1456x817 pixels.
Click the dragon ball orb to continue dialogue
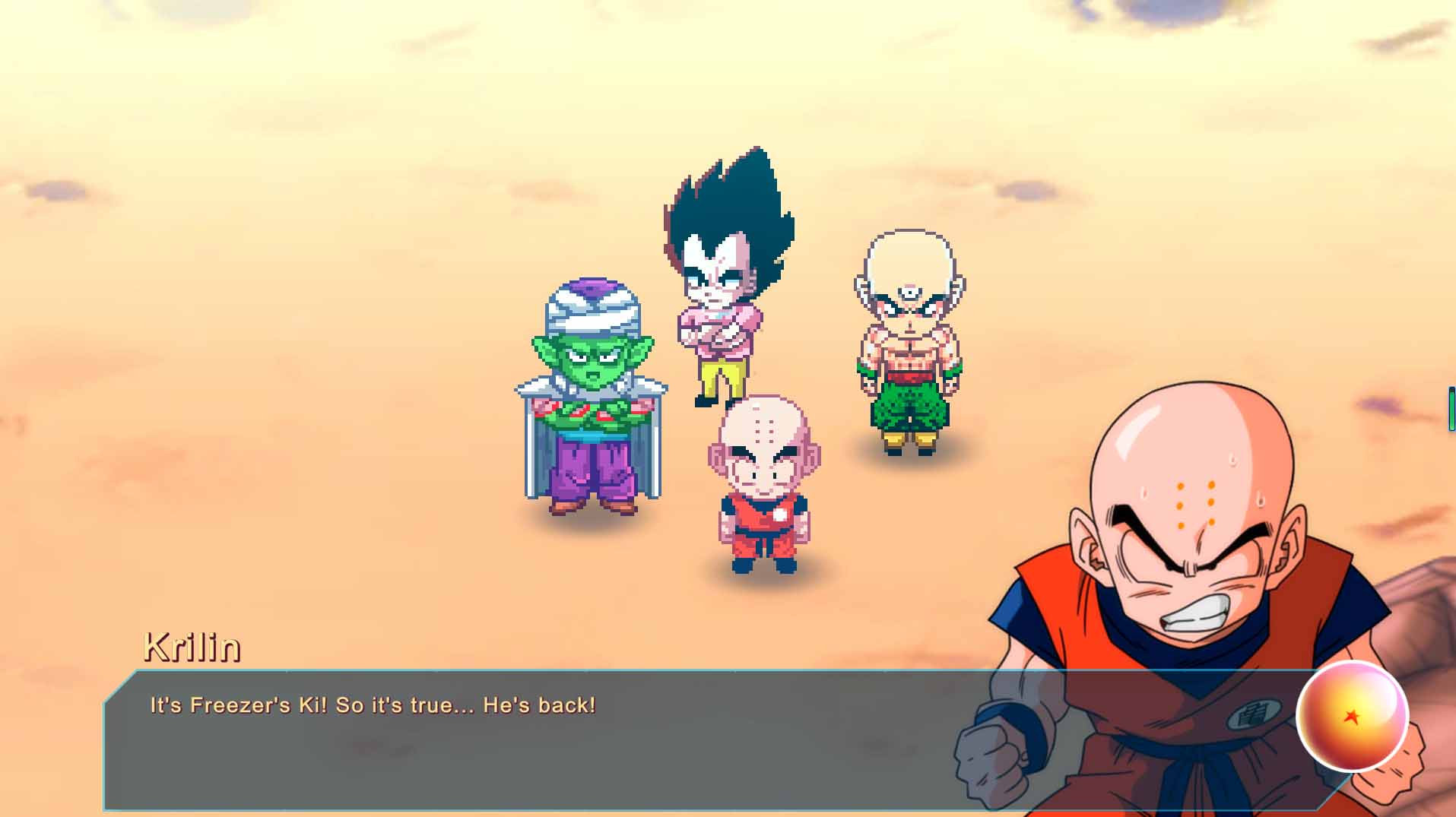point(1351,716)
